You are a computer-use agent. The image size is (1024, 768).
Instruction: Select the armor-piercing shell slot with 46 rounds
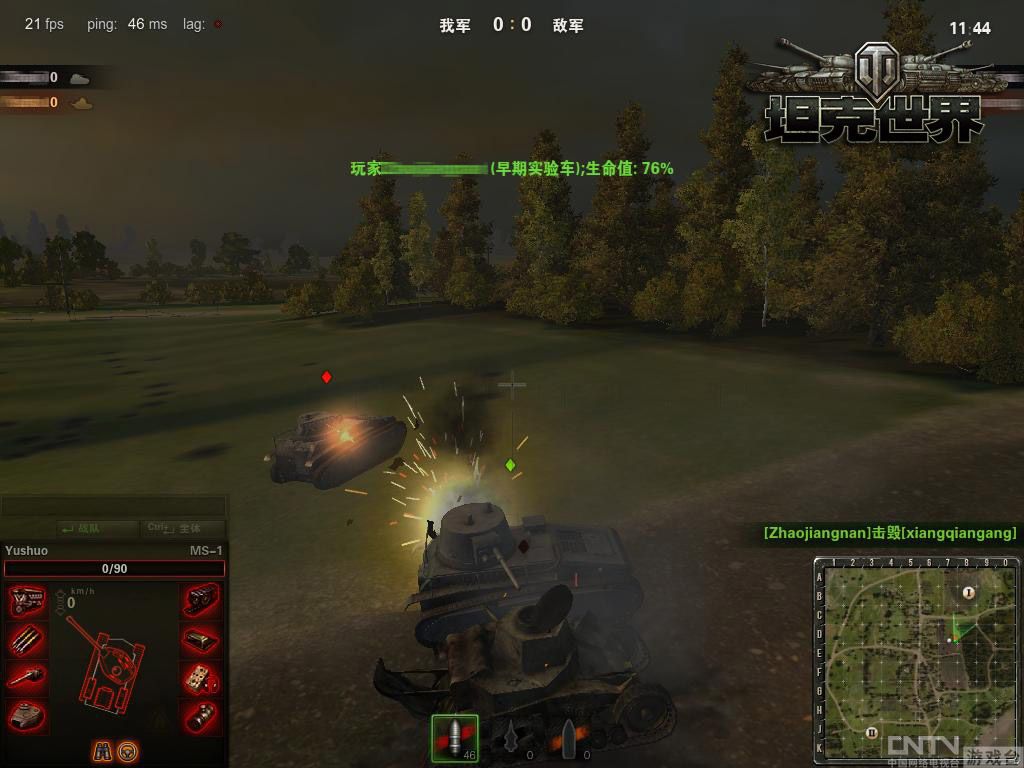pos(455,738)
